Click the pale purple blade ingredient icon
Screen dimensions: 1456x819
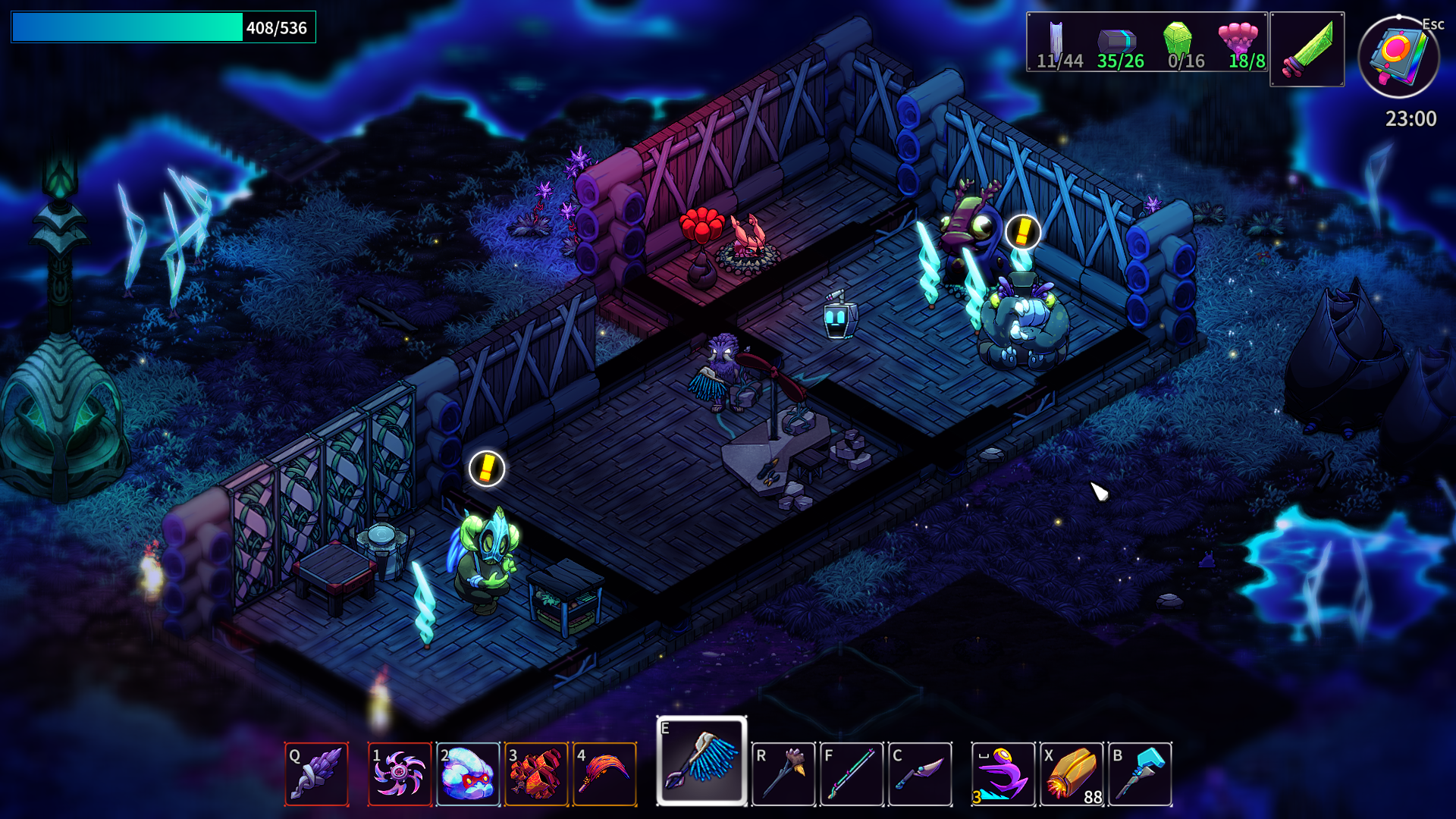[x=1056, y=39]
